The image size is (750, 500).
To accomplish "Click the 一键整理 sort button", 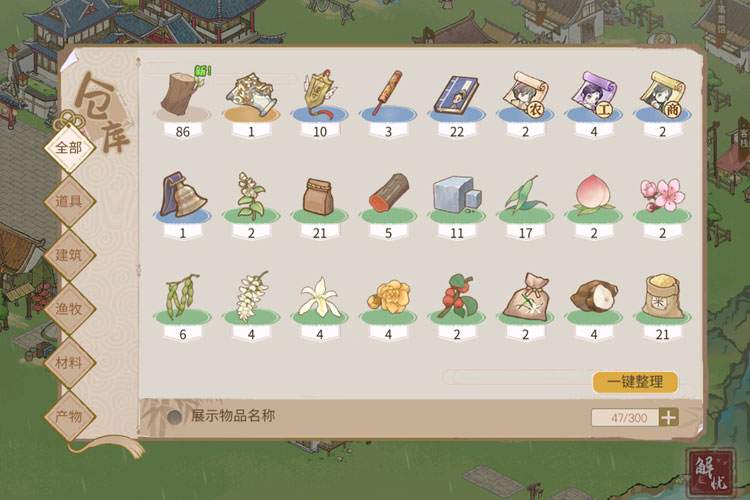I will coord(635,382).
